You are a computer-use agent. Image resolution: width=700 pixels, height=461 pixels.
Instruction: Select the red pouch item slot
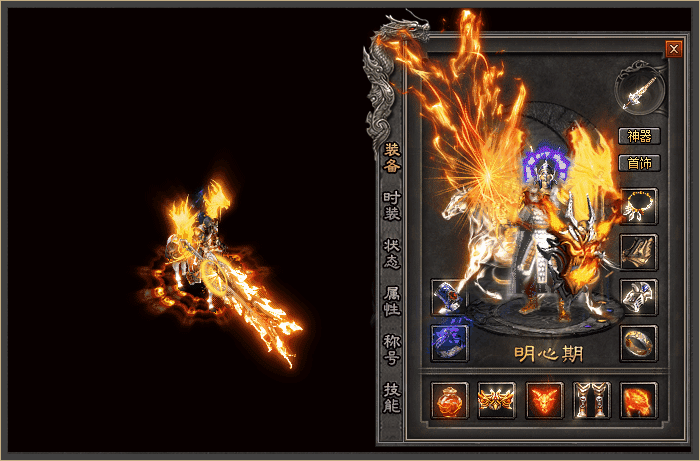tap(449, 400)
